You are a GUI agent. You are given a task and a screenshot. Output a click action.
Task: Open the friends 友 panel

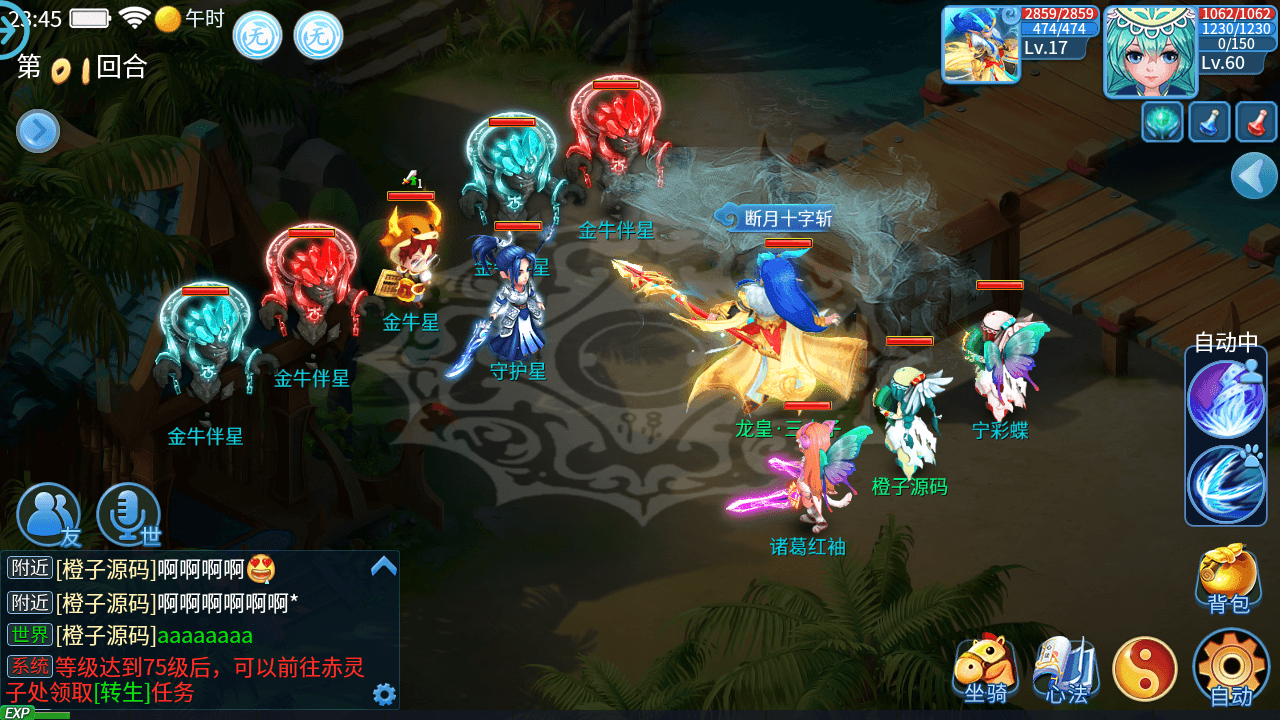tap(48, 514)
